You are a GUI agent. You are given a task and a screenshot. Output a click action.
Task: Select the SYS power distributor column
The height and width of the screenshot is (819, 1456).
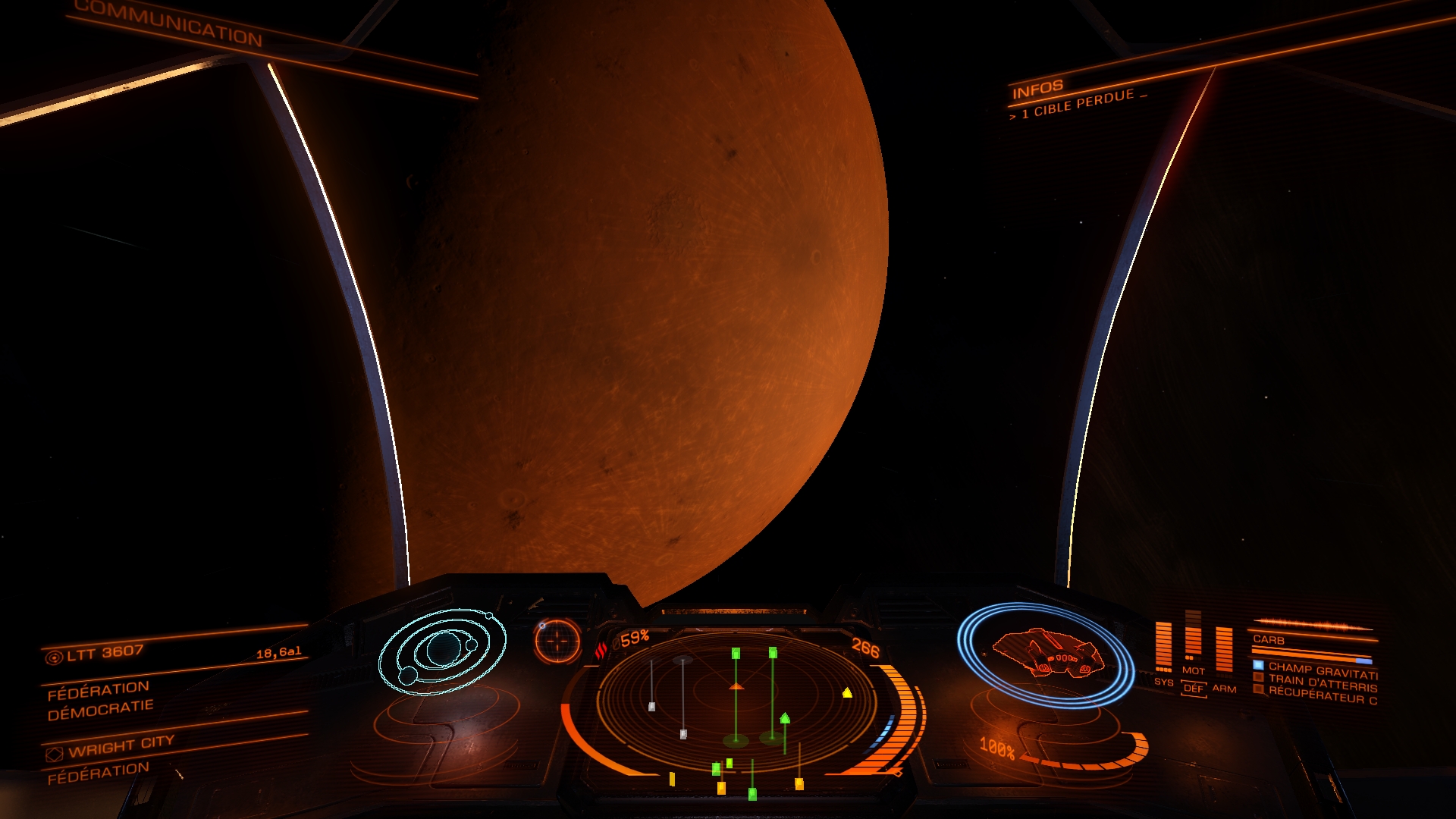tap(1163, 648)
